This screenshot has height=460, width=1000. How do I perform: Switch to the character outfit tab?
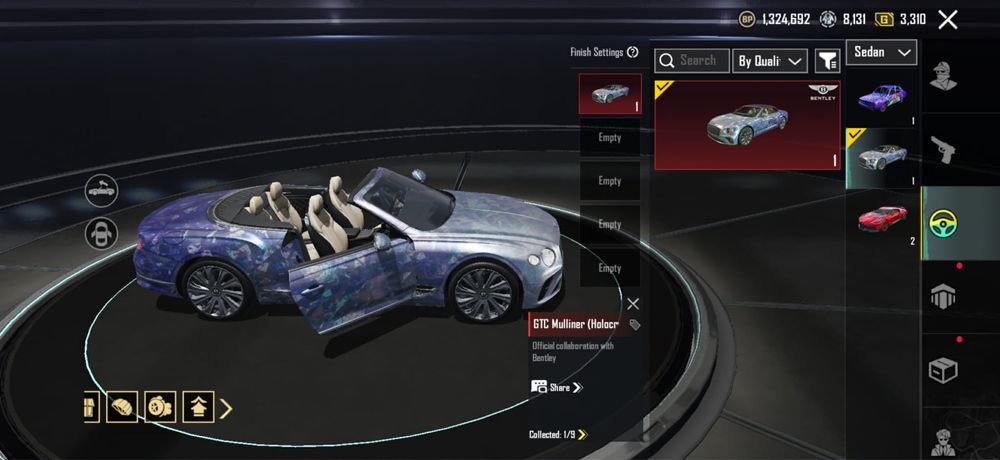tap(942, 75)
